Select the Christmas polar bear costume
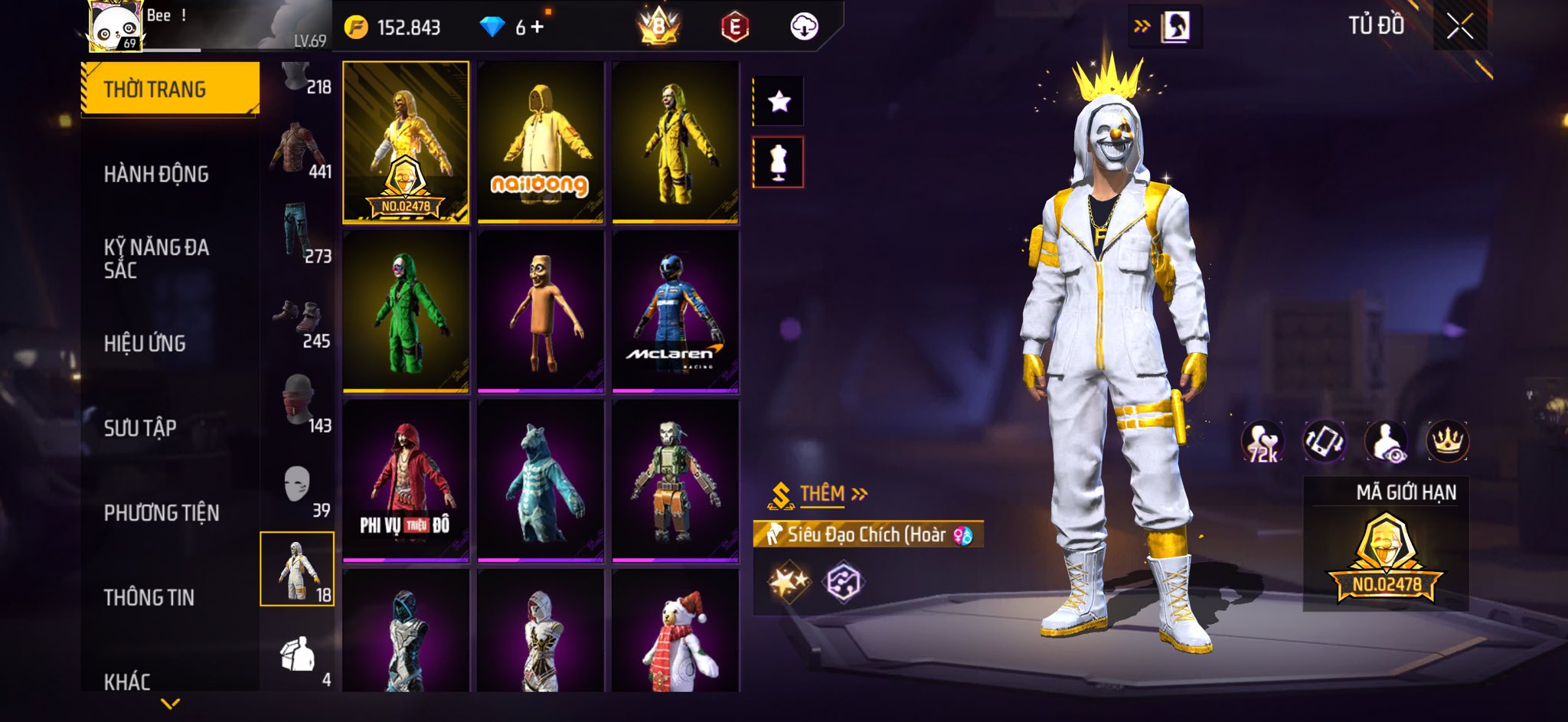 pos(675,634)
